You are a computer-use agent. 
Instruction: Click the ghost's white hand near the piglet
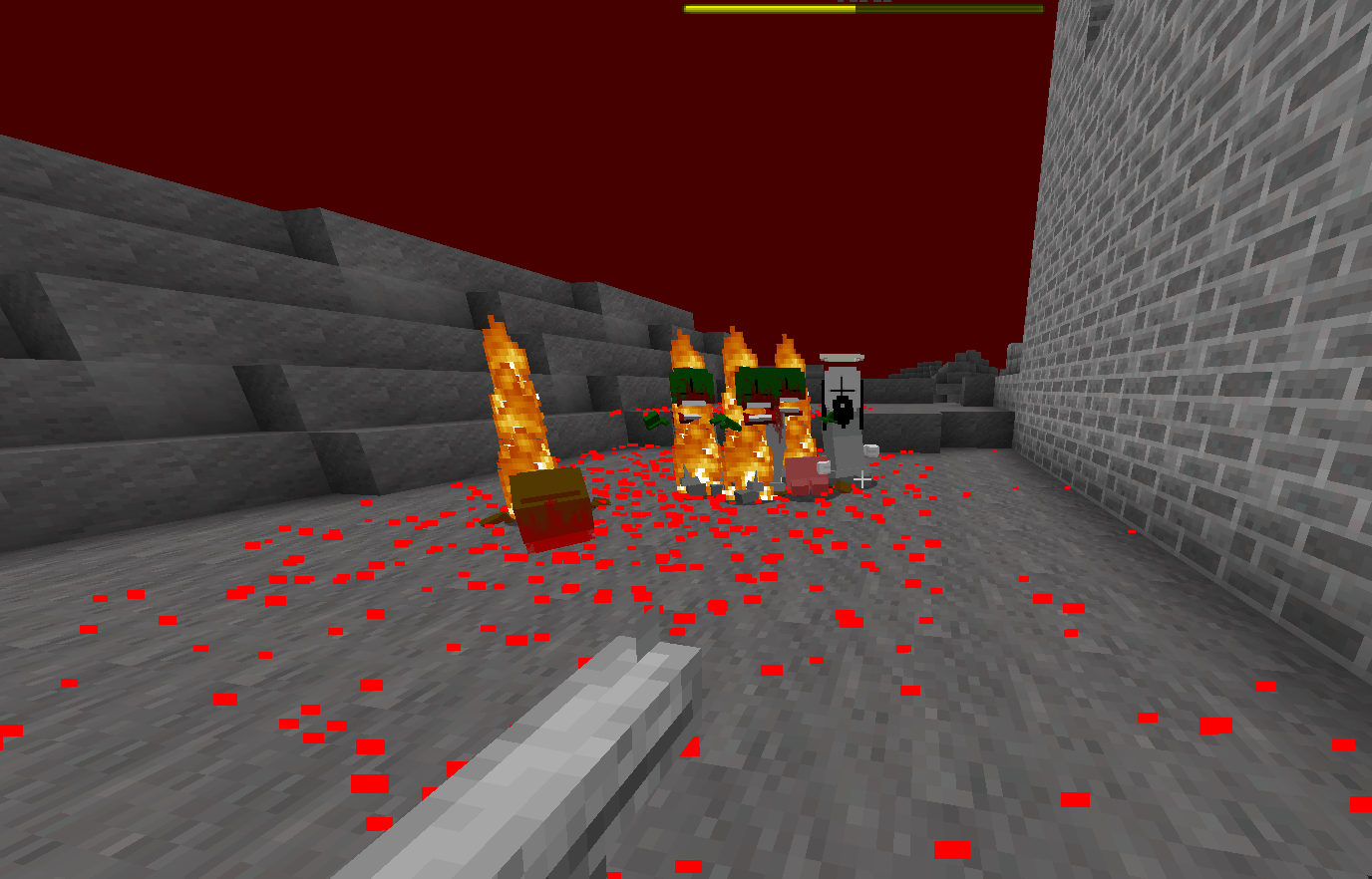(x=870, y=450)
